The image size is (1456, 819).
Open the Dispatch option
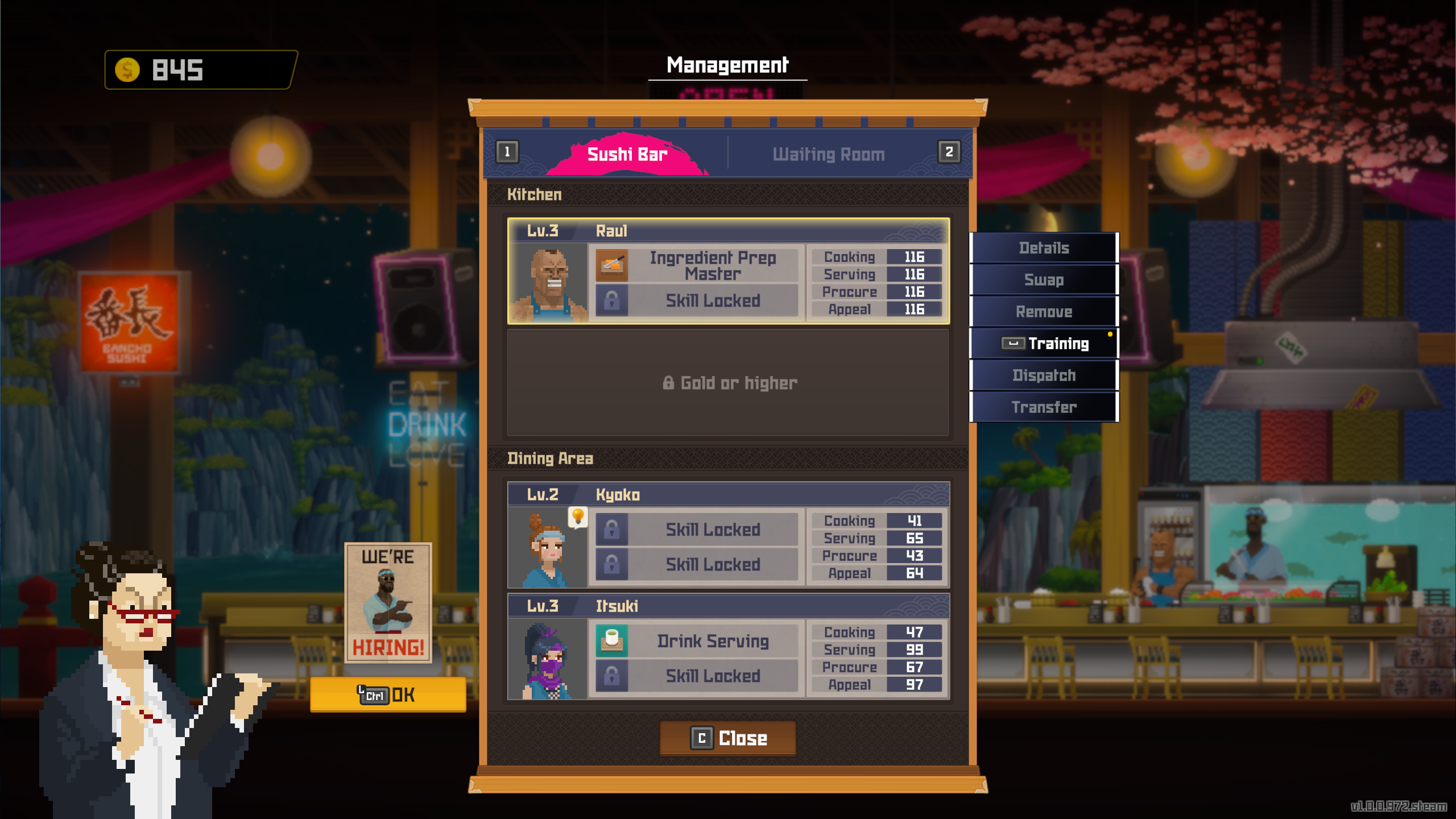[1044, 375]
